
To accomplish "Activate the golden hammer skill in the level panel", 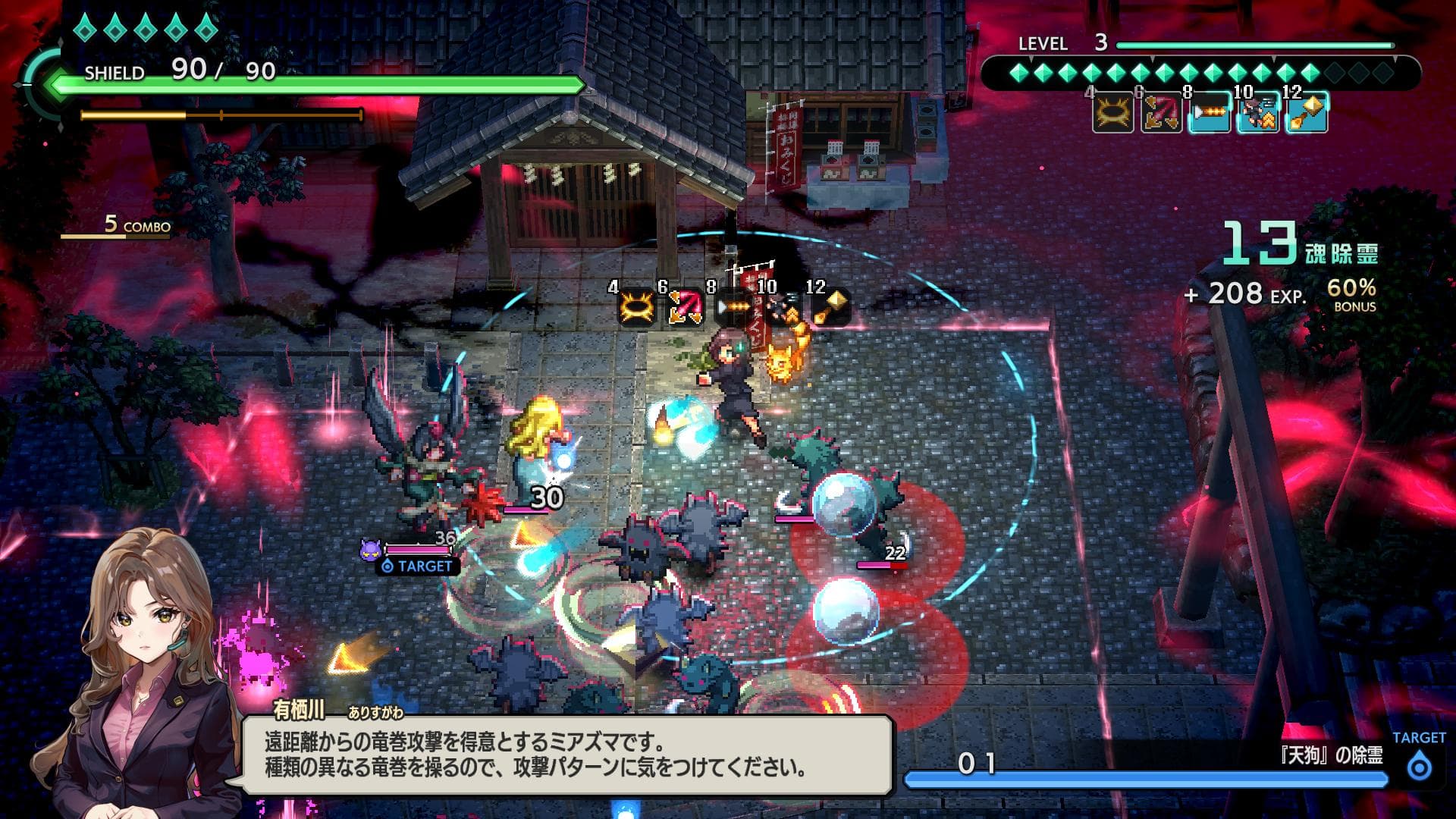I will (1307, 113).
